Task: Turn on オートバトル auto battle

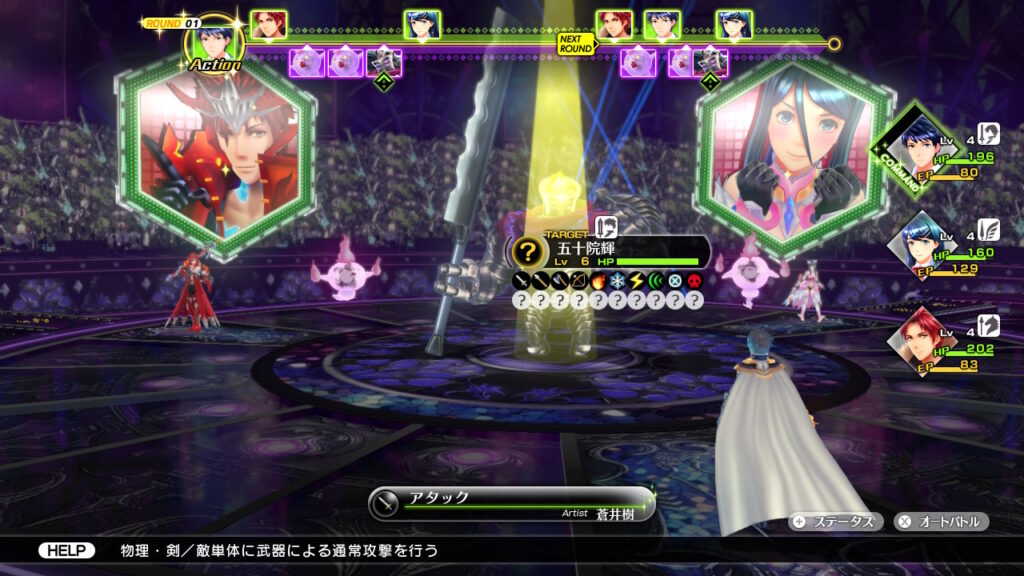Action: 941,521
